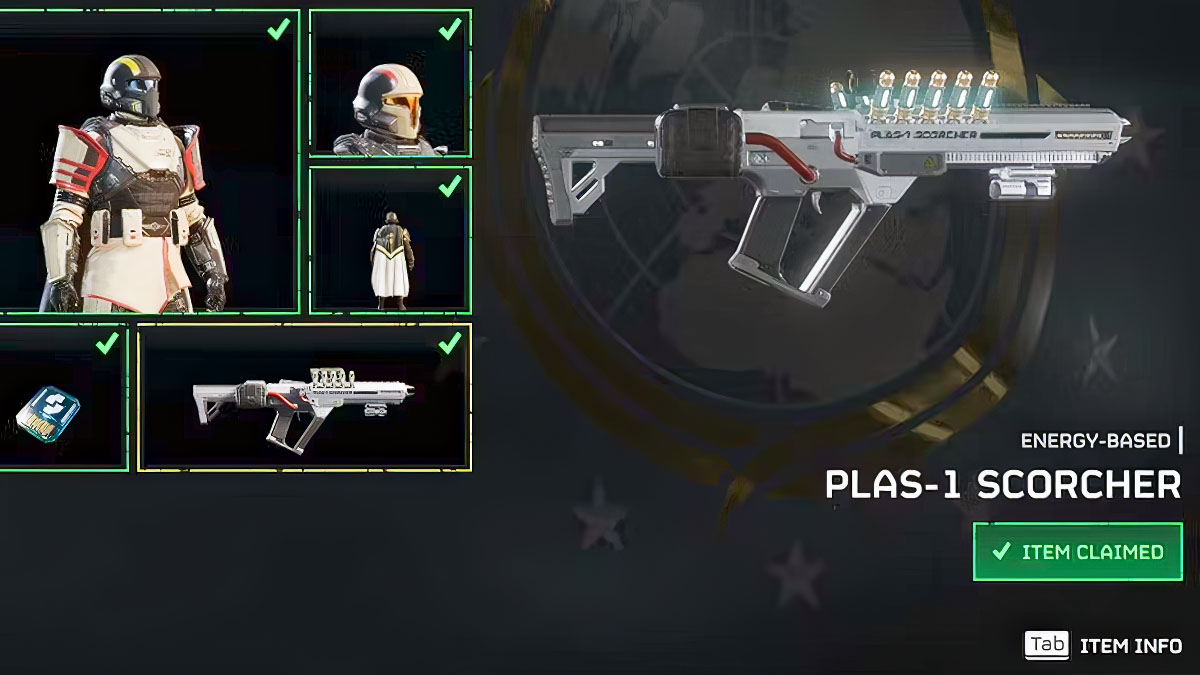The height and width of the screenshot is (675, 1200).
Task: Choose the orange-visor helmet tile
Action: (x=389, y=84)
